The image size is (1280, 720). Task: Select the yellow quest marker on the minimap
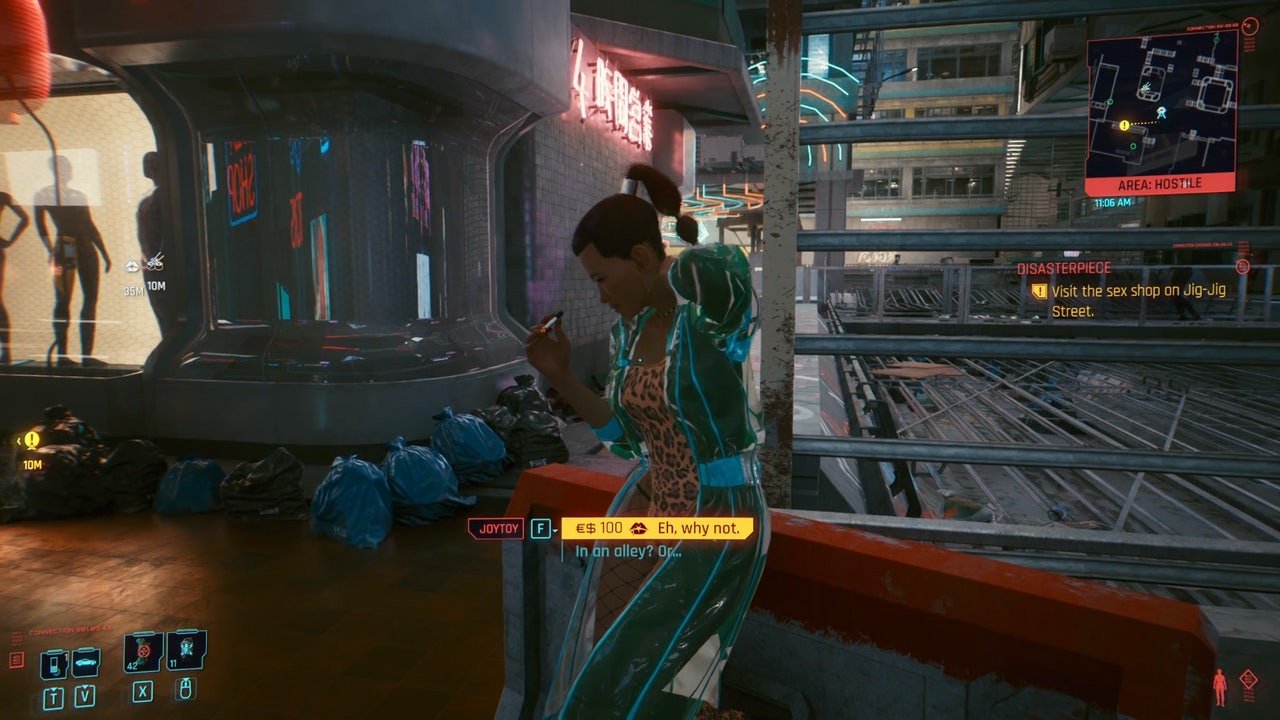click(x=1124, y=125)
